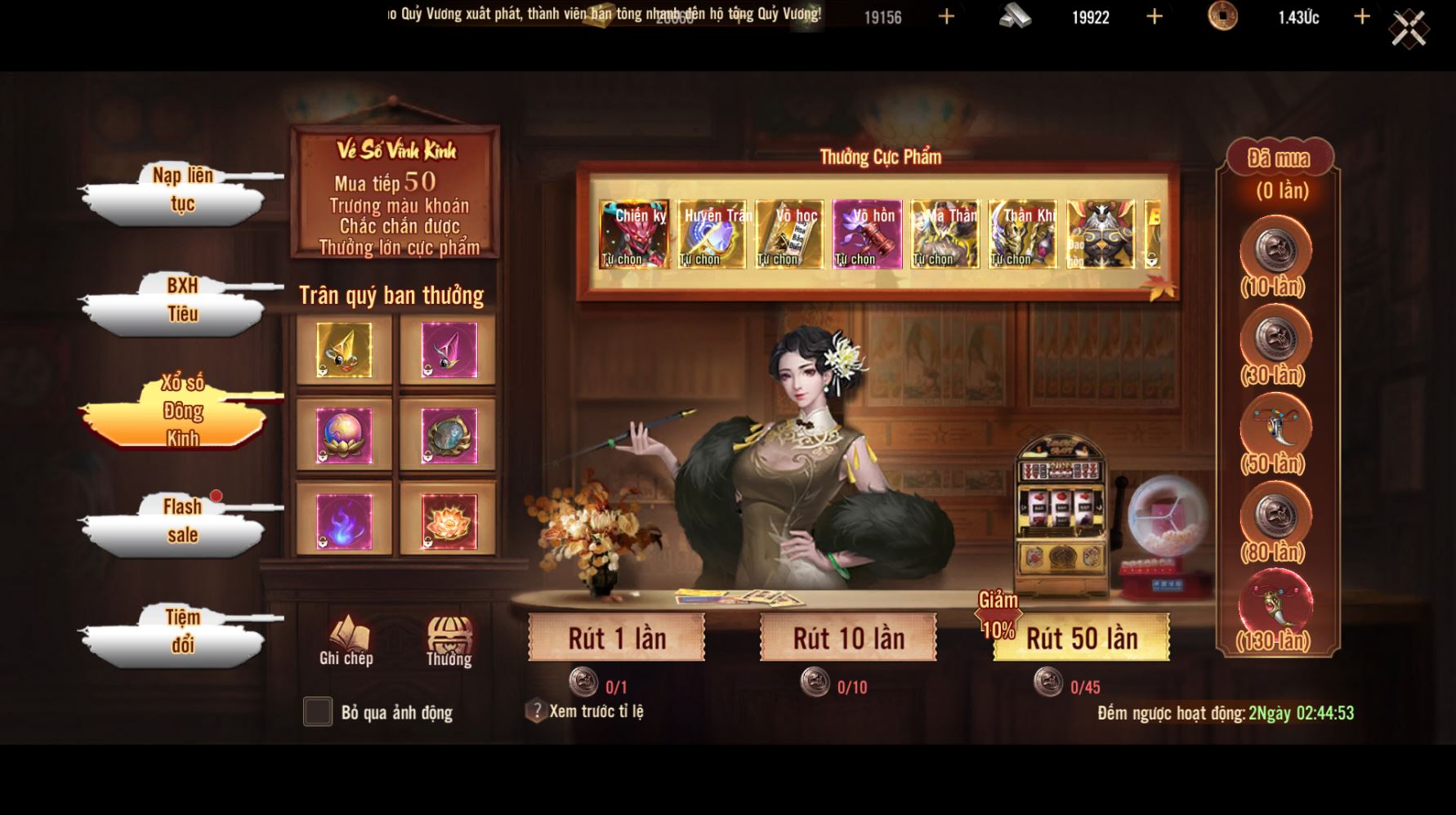
Task: Close the event window with the X
Action: [x=1409, y=30]
